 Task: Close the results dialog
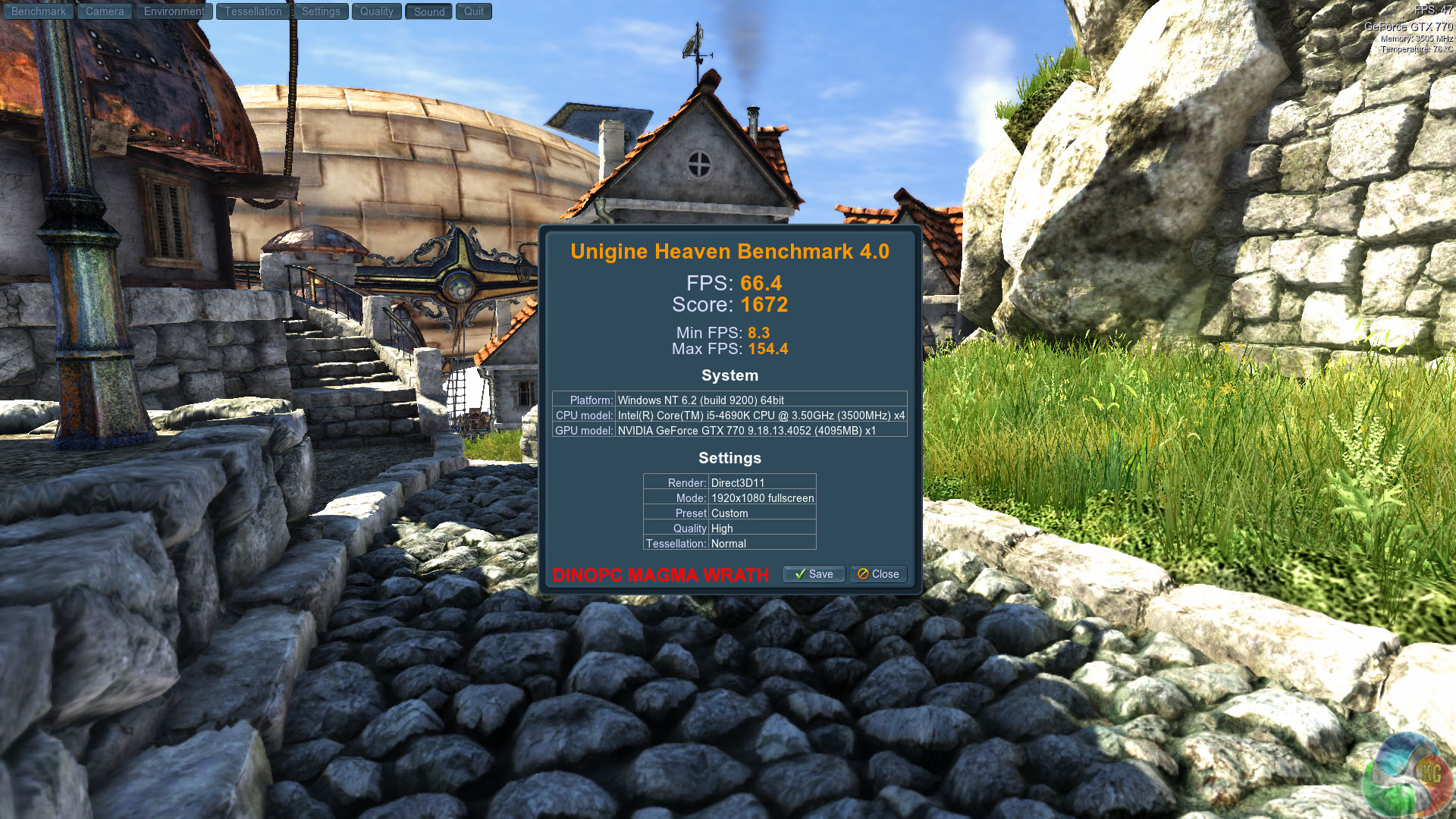[878, 574]
